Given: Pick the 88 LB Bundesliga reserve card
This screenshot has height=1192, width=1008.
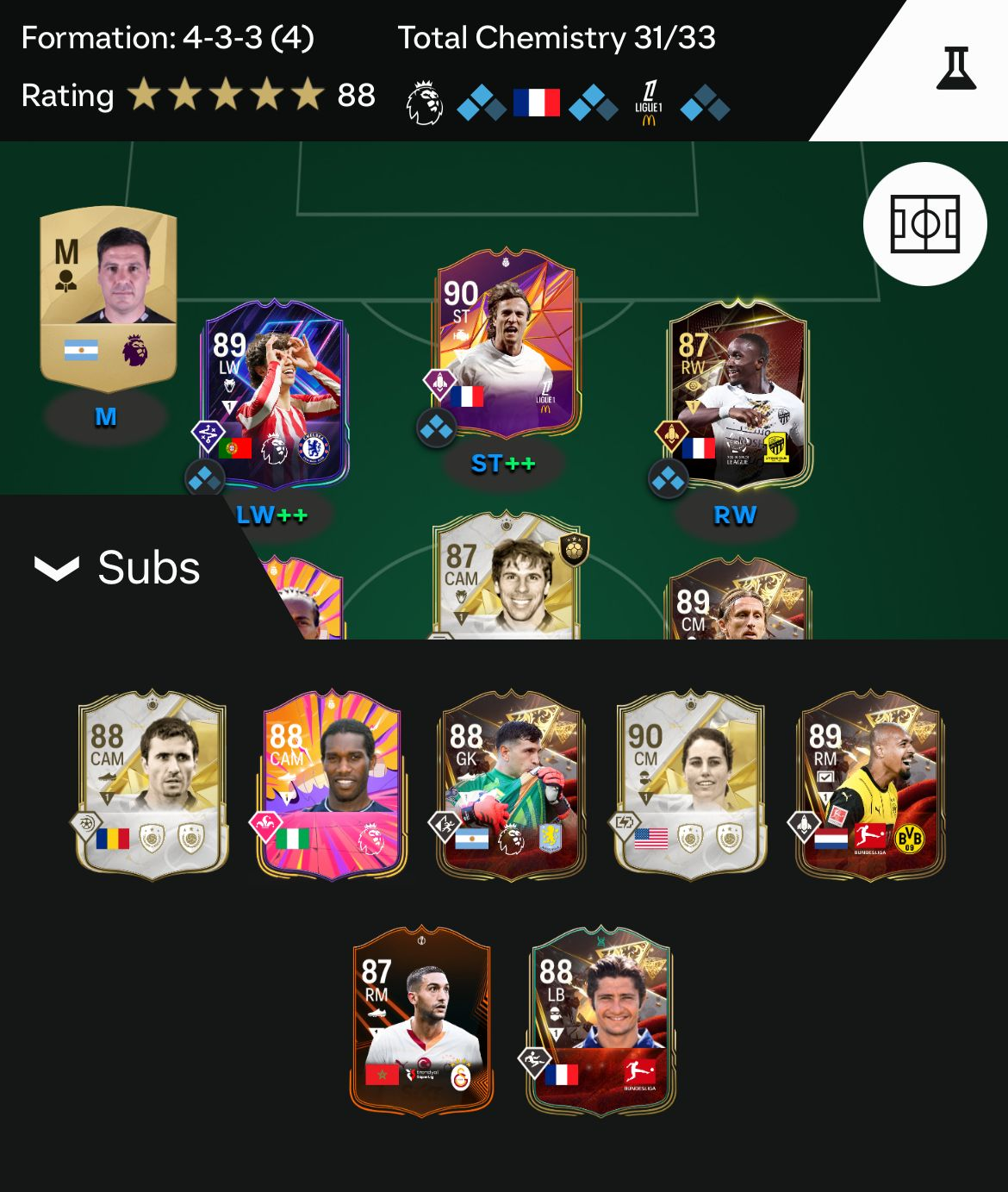Looking at the screenshot, I should coord(600,1021).
